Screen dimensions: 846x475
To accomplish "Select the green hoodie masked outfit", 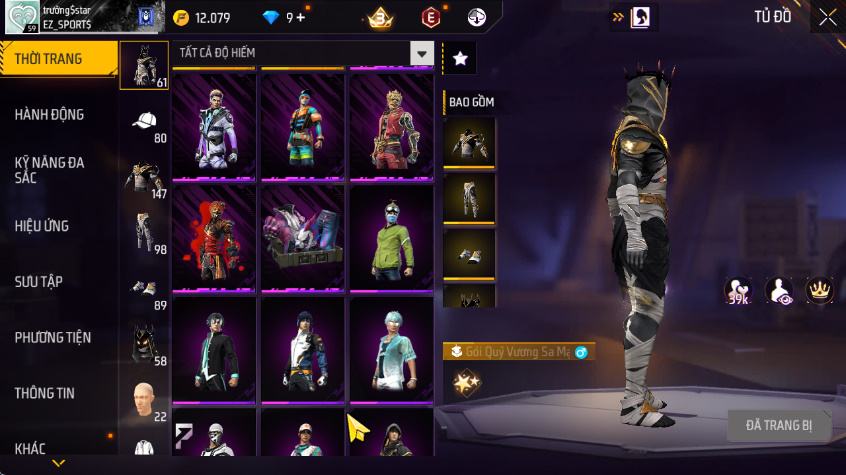I will coord(391,238).
